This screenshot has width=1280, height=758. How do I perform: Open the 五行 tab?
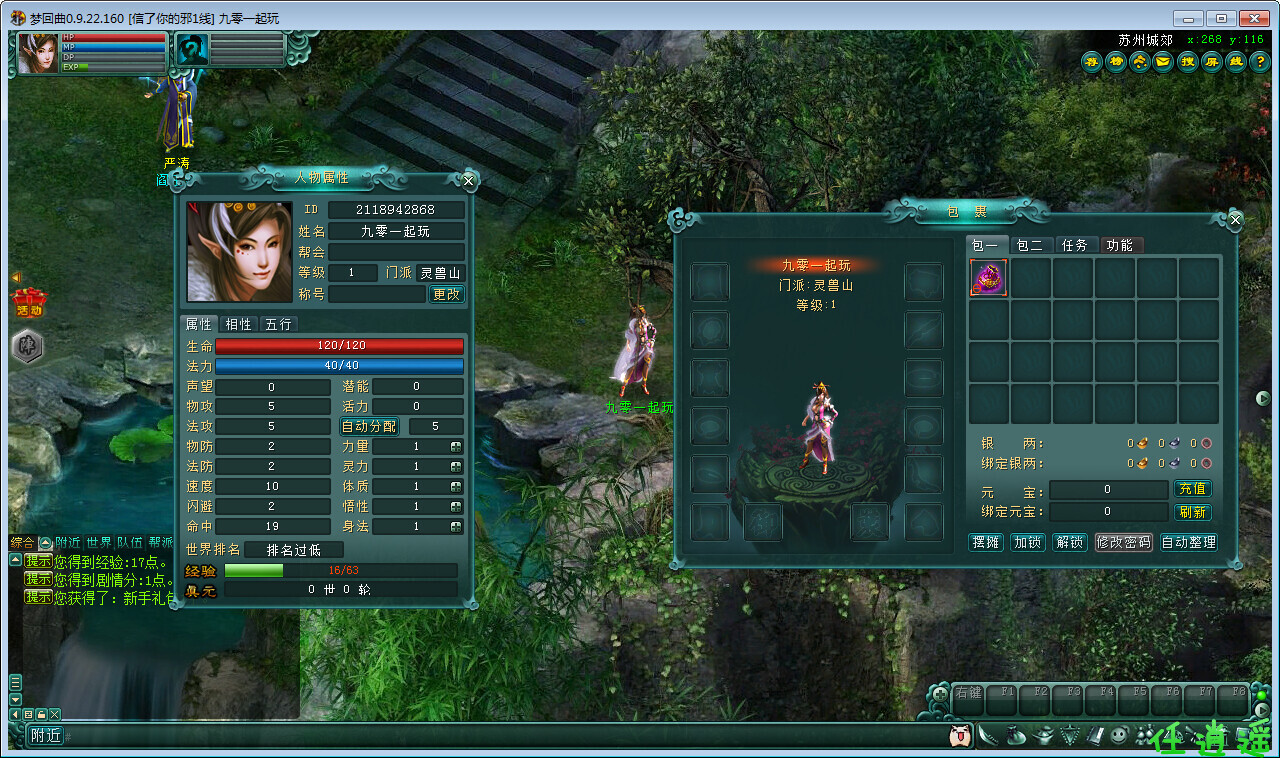(278, 324)
